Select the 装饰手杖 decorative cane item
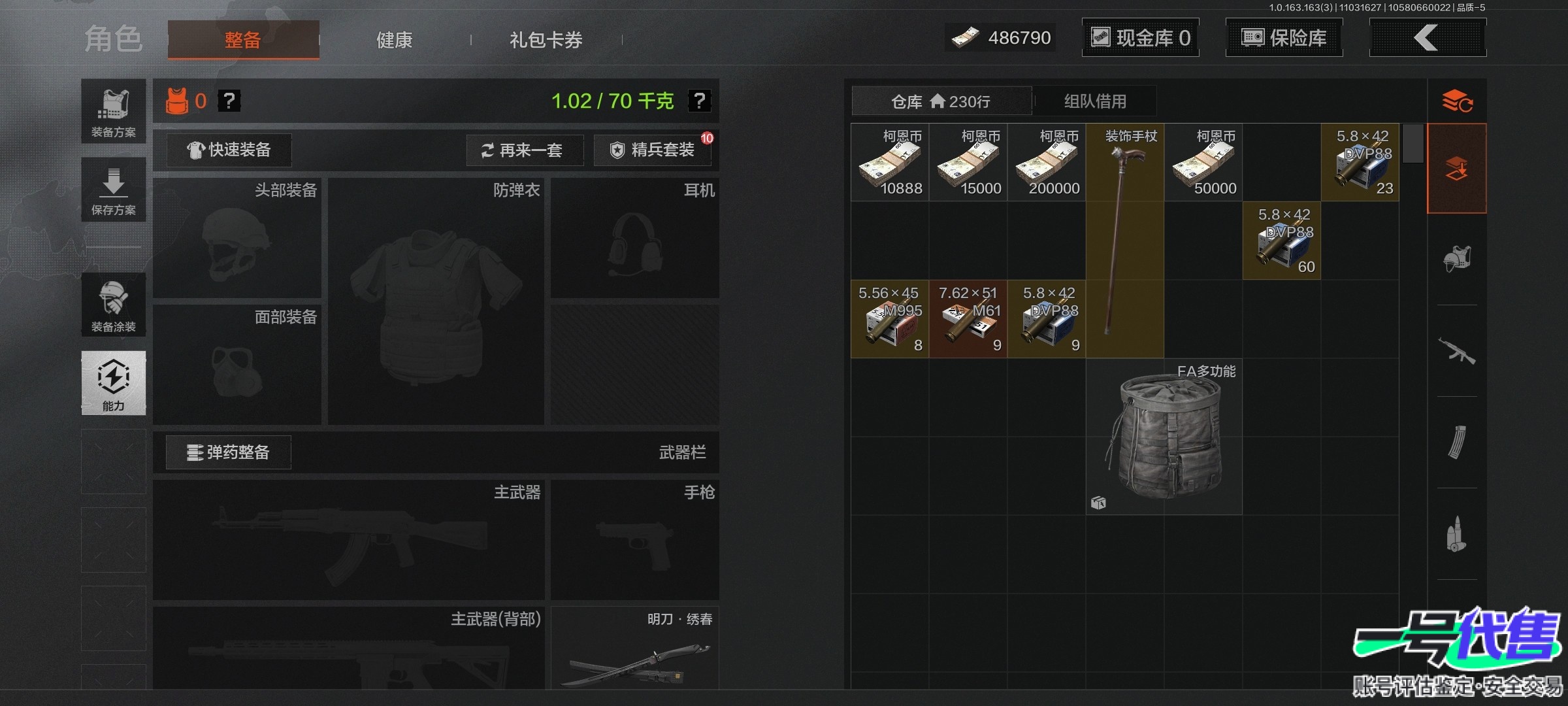Screen dimensions: 1568x706 point(1124,239)
